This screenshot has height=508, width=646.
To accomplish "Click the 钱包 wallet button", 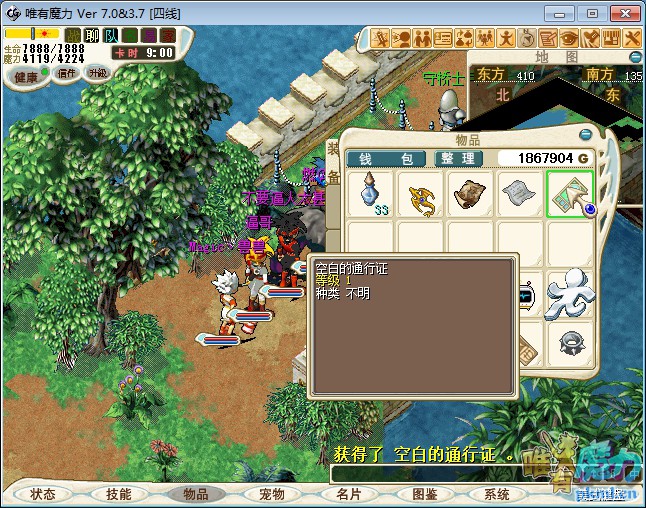I will click(x=386, y=158).
